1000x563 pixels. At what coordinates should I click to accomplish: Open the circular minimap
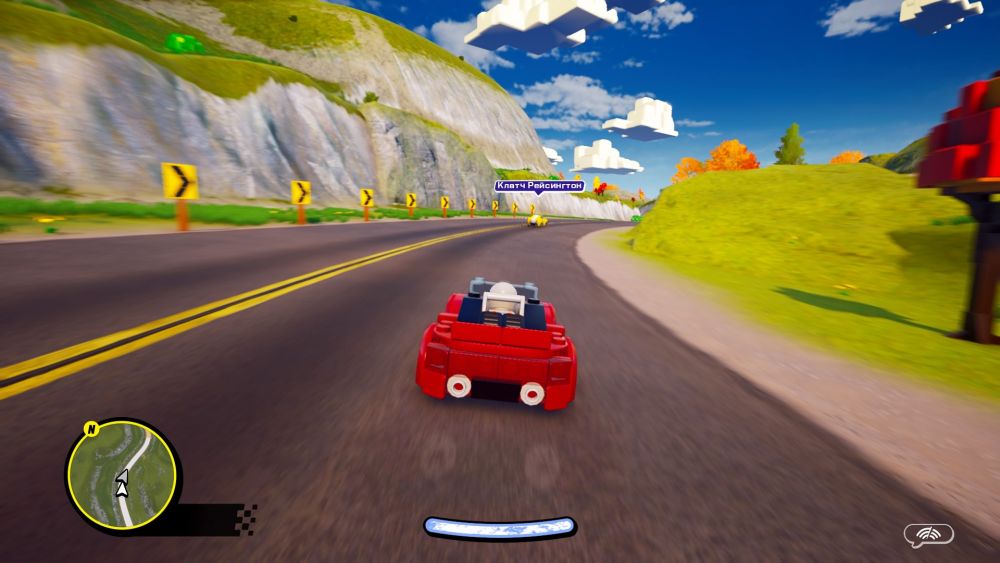coord(122,474)
